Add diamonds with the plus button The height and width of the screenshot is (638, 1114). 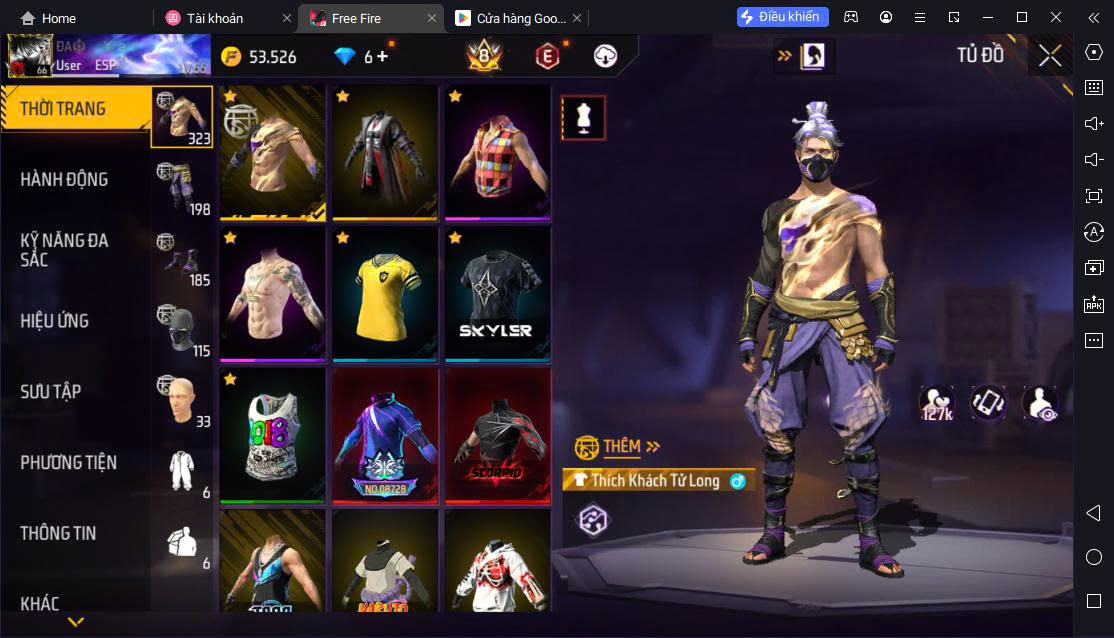click(382, 57)
